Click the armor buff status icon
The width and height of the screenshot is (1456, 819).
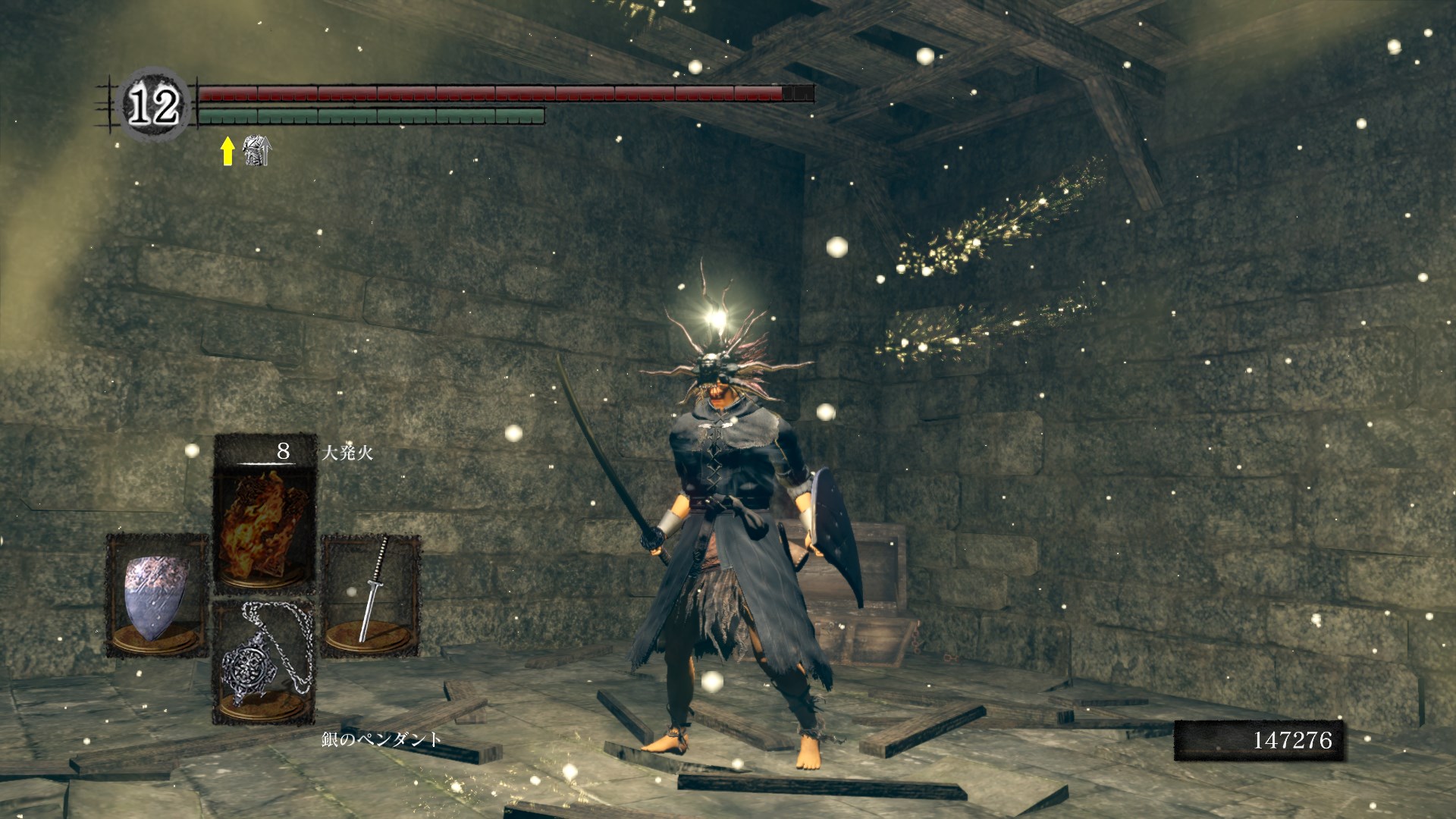(256, 152)
